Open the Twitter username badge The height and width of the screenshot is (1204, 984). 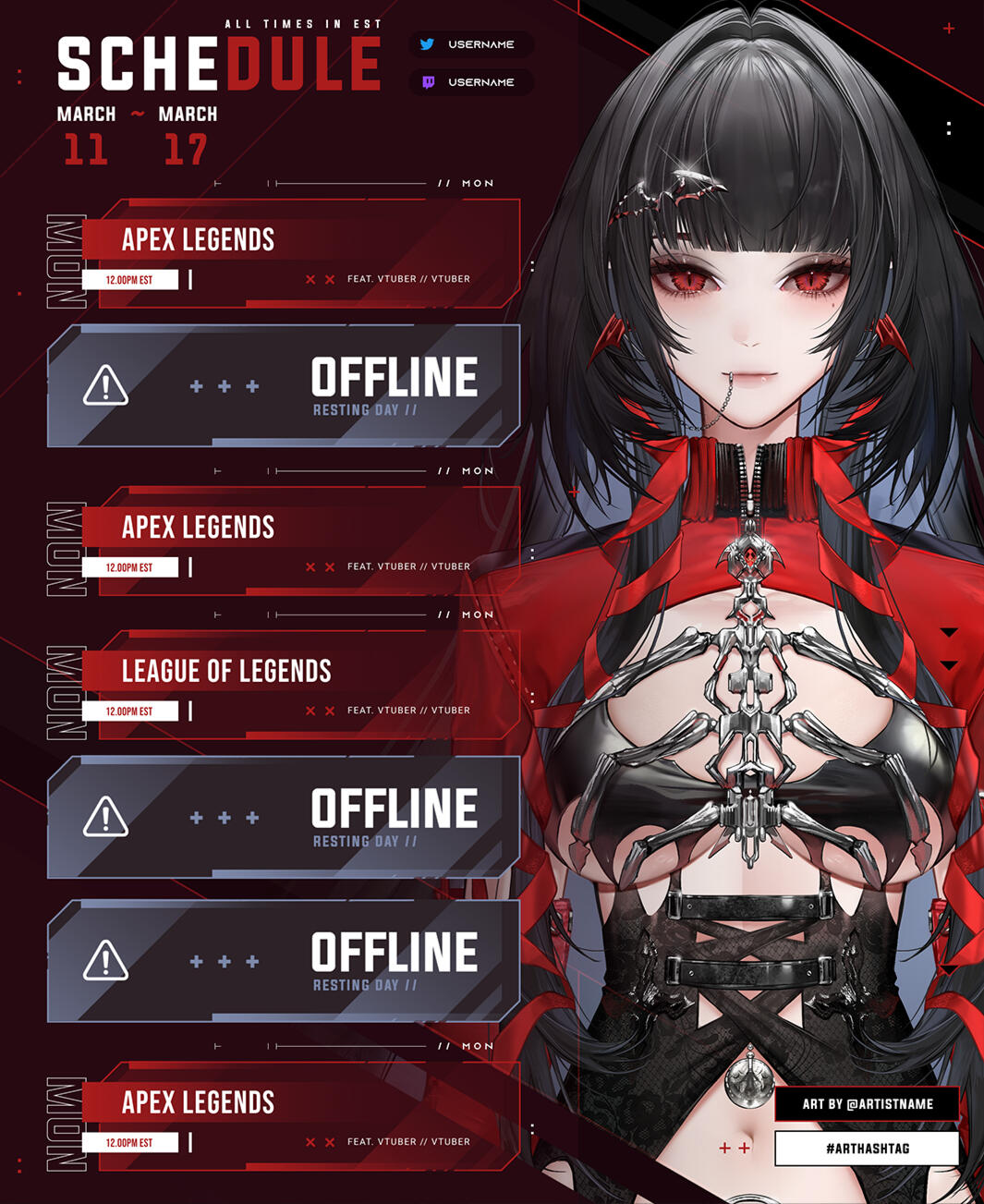pyautogui.click(x=471, y=44)
